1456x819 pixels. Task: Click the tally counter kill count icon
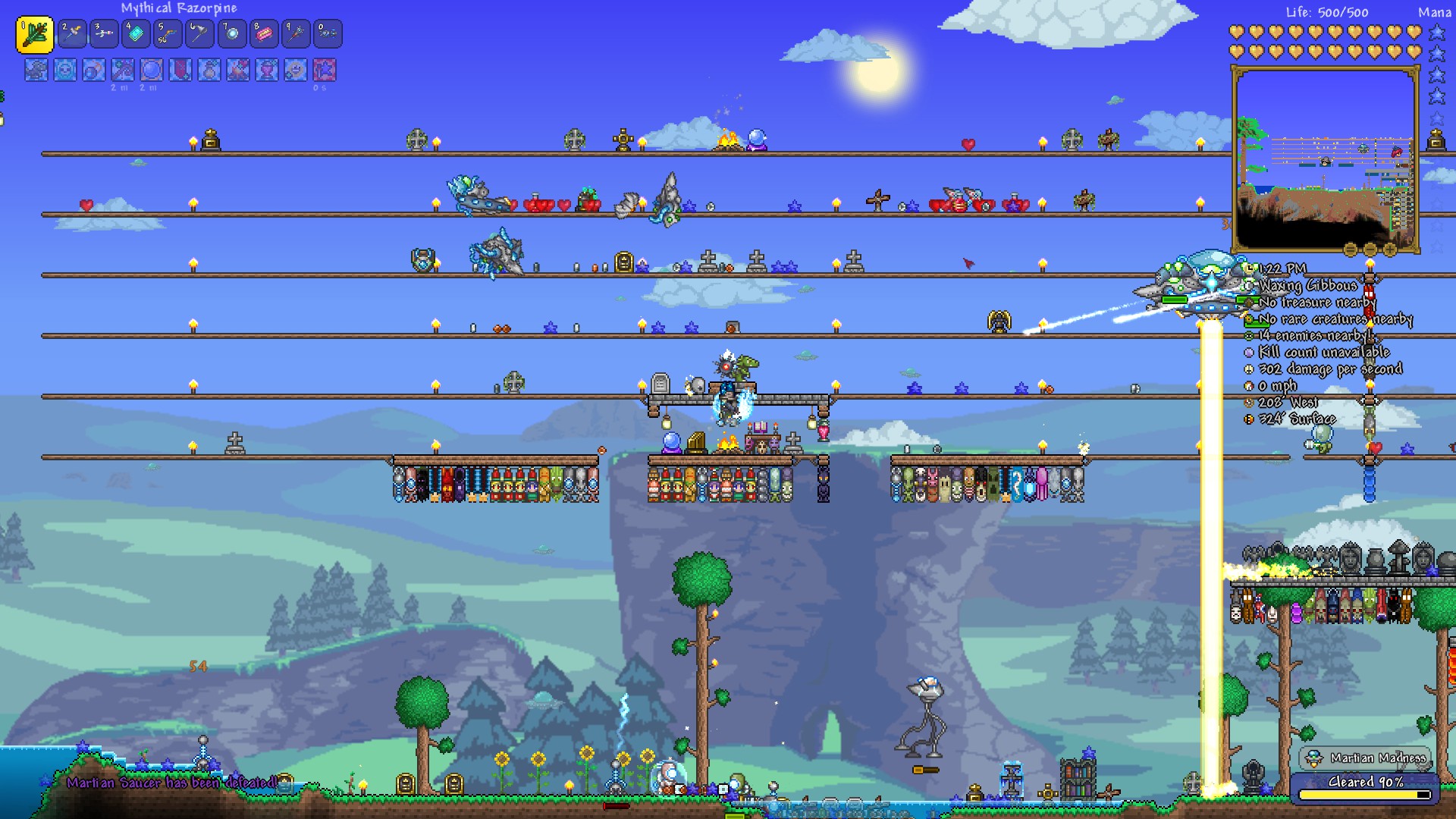(x=1251, y=352)
